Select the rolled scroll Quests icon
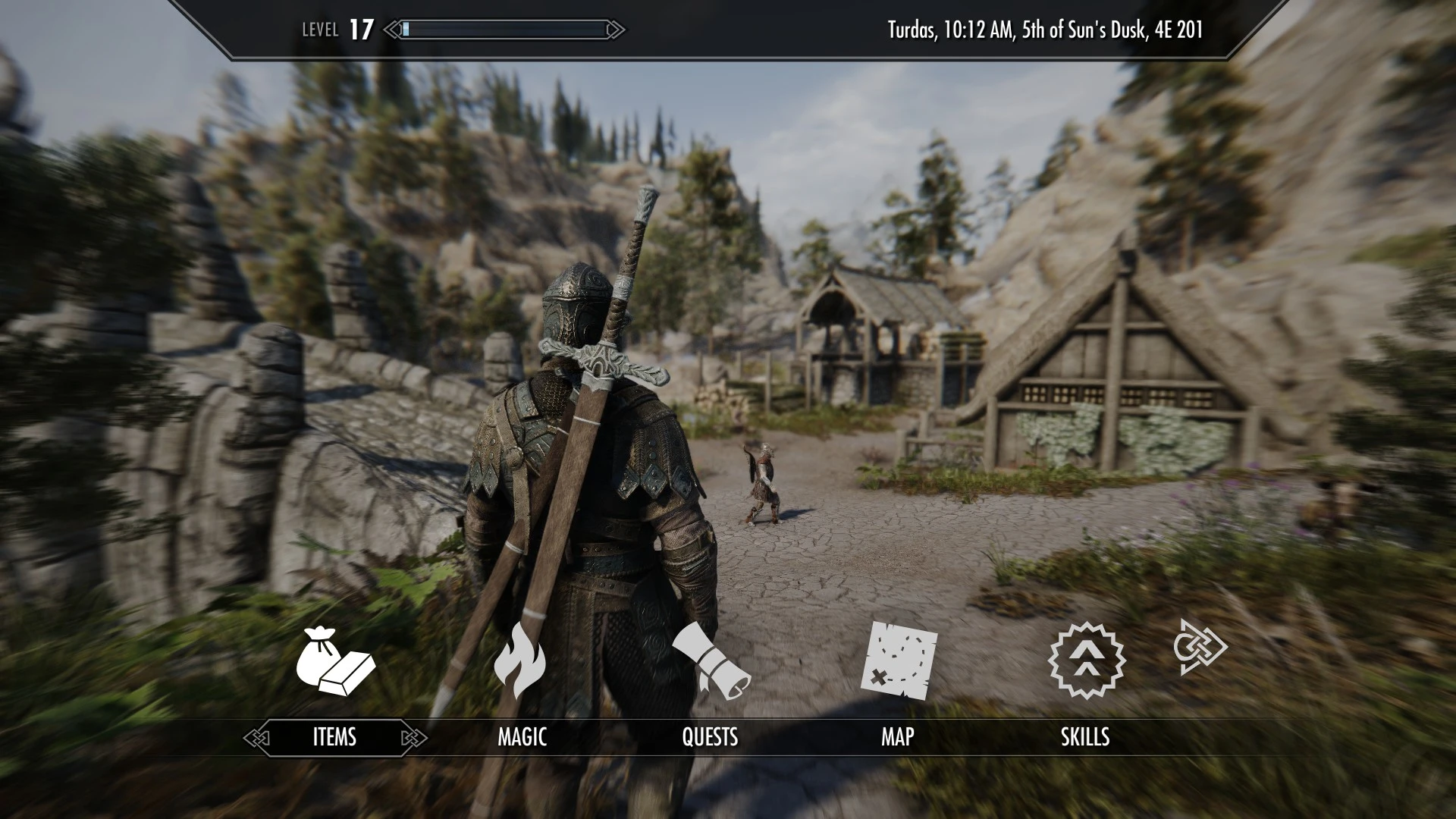Screen dimensions: 1456x819 point(711,661)
